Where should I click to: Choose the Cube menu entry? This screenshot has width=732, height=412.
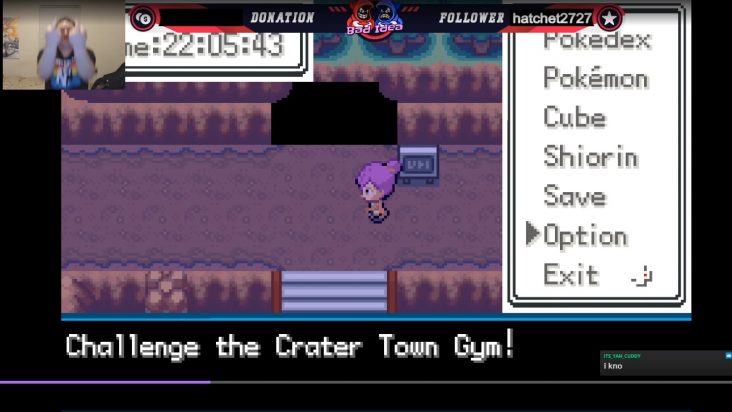(x=574, y=117)
